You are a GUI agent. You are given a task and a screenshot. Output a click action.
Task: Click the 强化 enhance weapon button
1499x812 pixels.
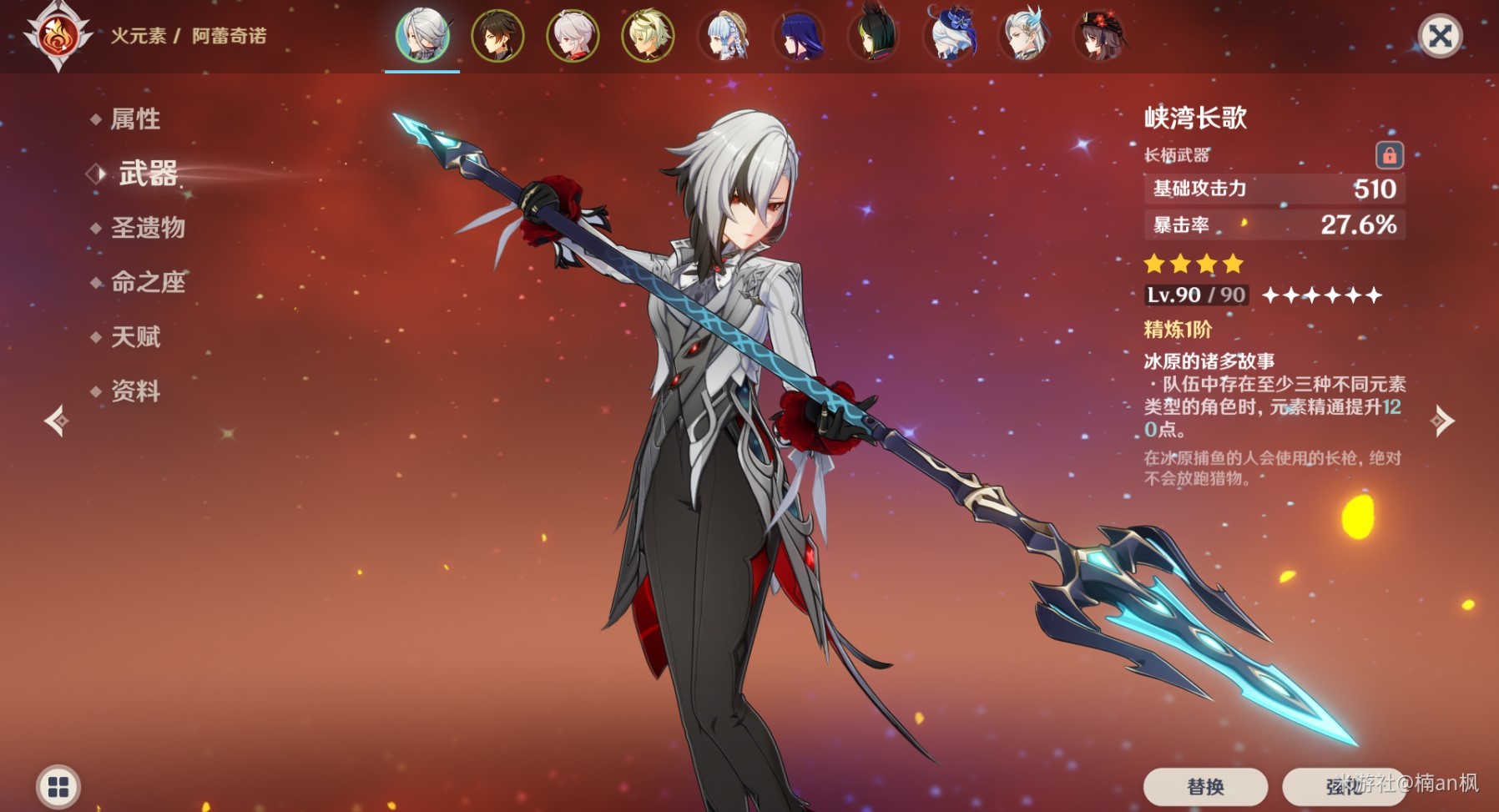pos(1344,786)
